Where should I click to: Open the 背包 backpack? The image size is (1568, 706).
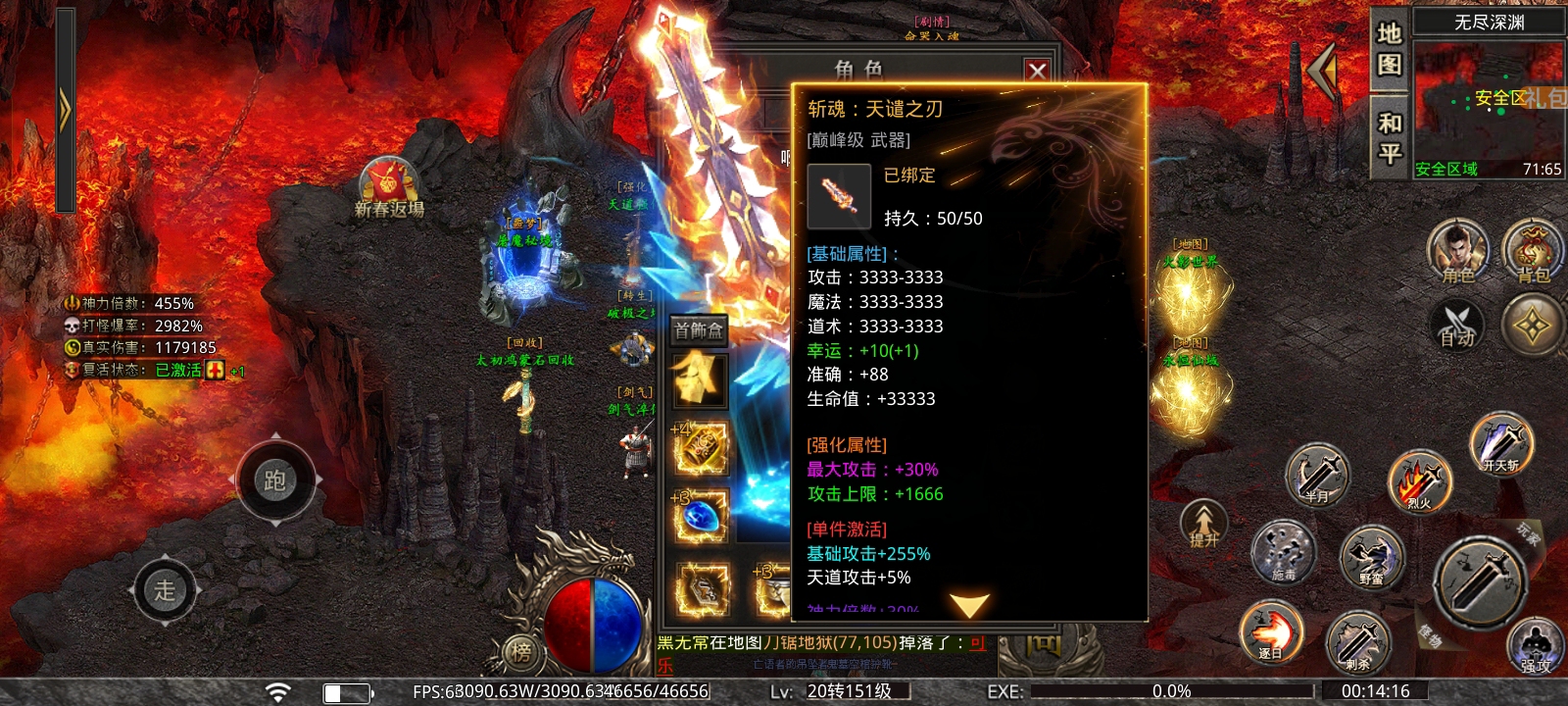click(x=1533, y=252)
